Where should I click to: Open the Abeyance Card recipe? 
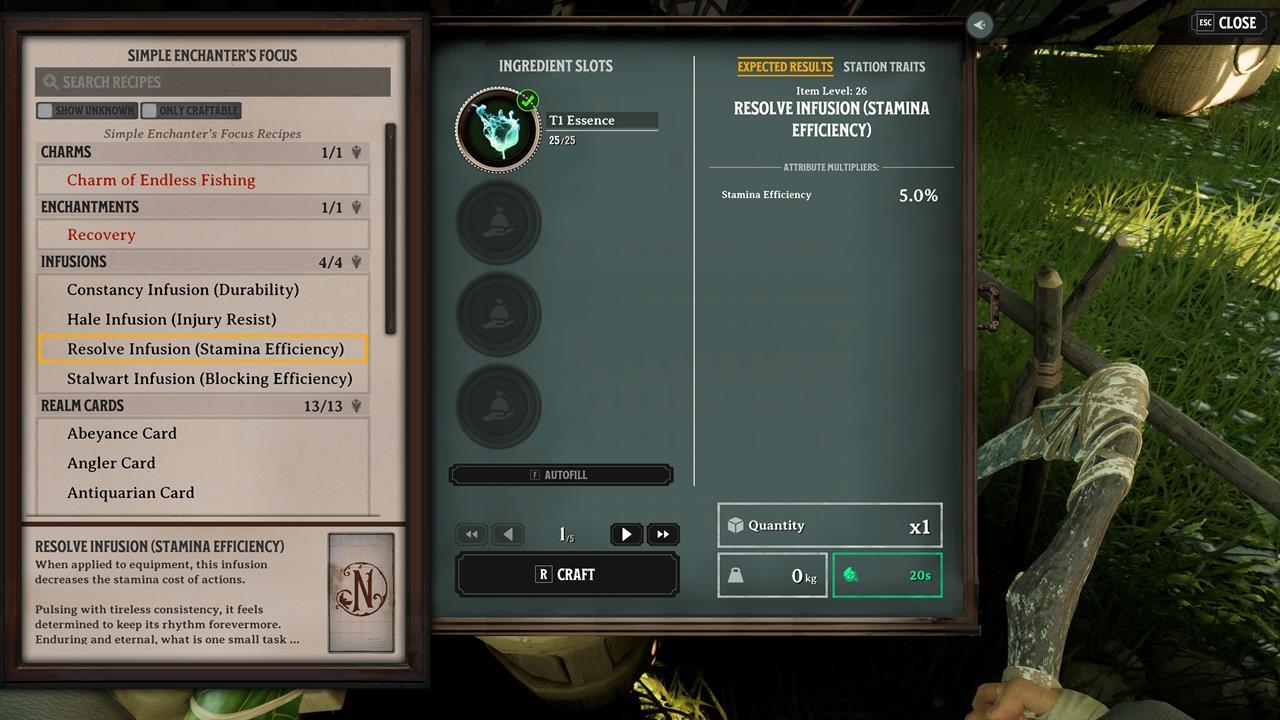coord(122,434)
